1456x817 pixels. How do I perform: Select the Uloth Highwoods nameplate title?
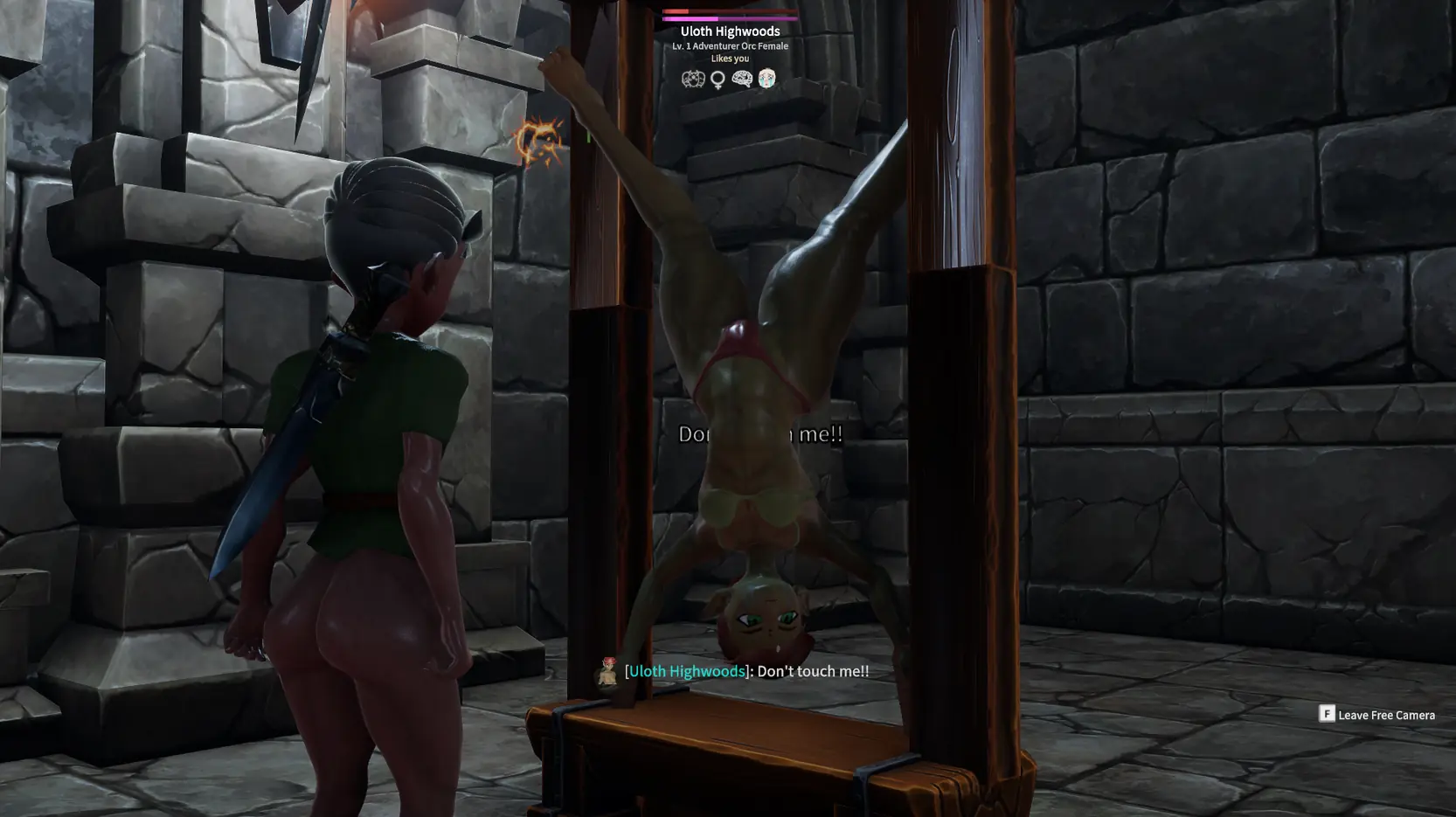pos(730,31)
